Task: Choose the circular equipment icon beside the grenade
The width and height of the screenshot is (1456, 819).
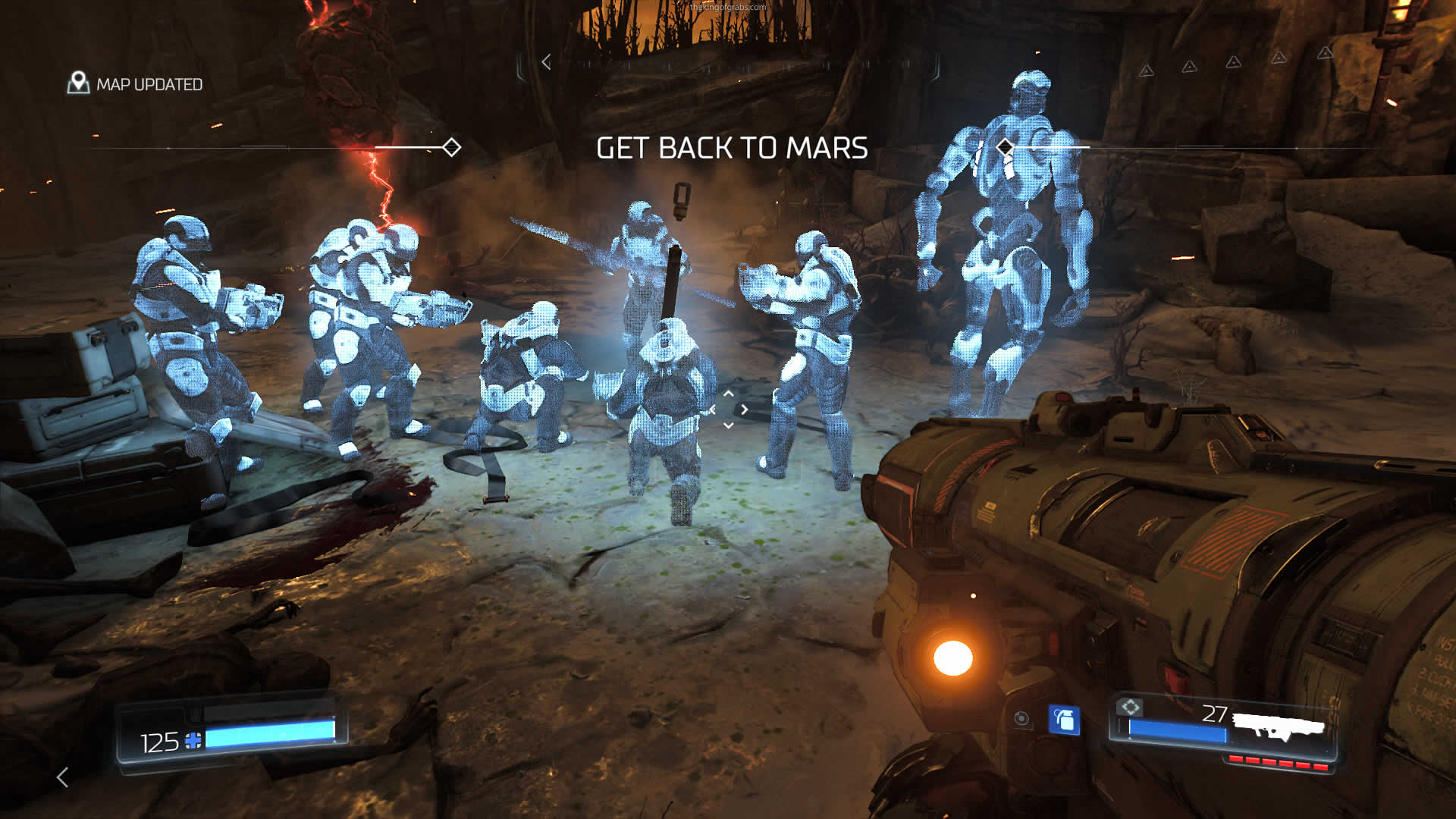Action: click(x=1021, y=719)
